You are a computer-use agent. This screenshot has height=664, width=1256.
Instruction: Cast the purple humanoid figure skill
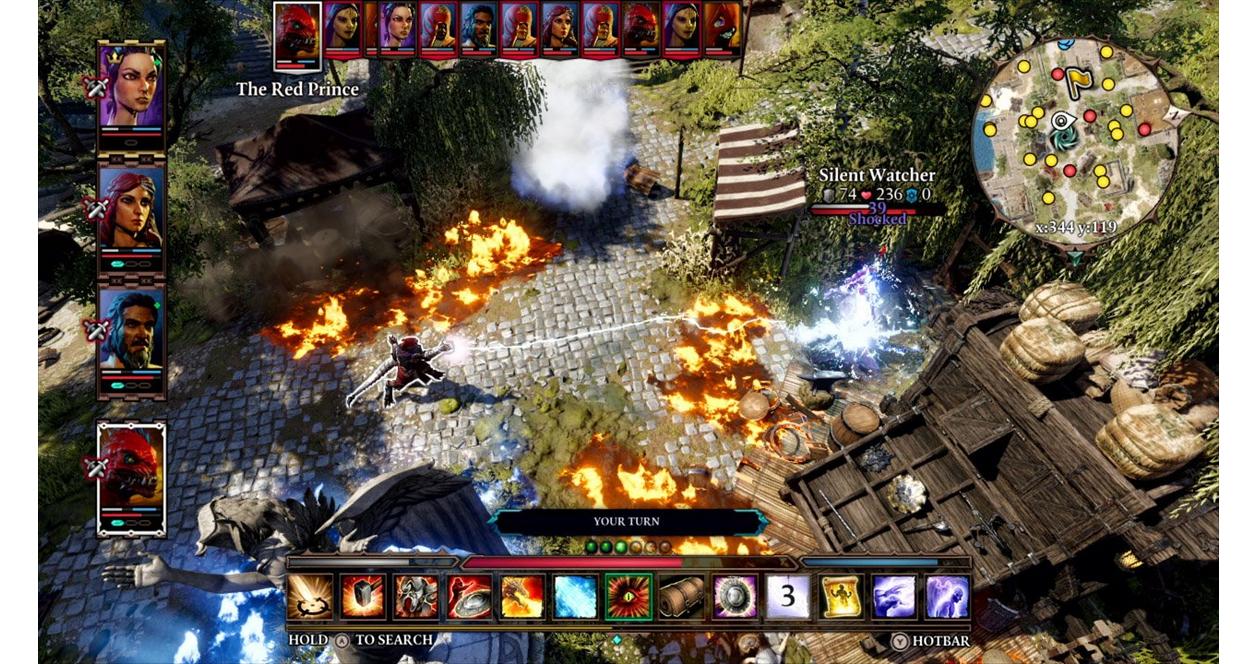[x=947, y=596]
